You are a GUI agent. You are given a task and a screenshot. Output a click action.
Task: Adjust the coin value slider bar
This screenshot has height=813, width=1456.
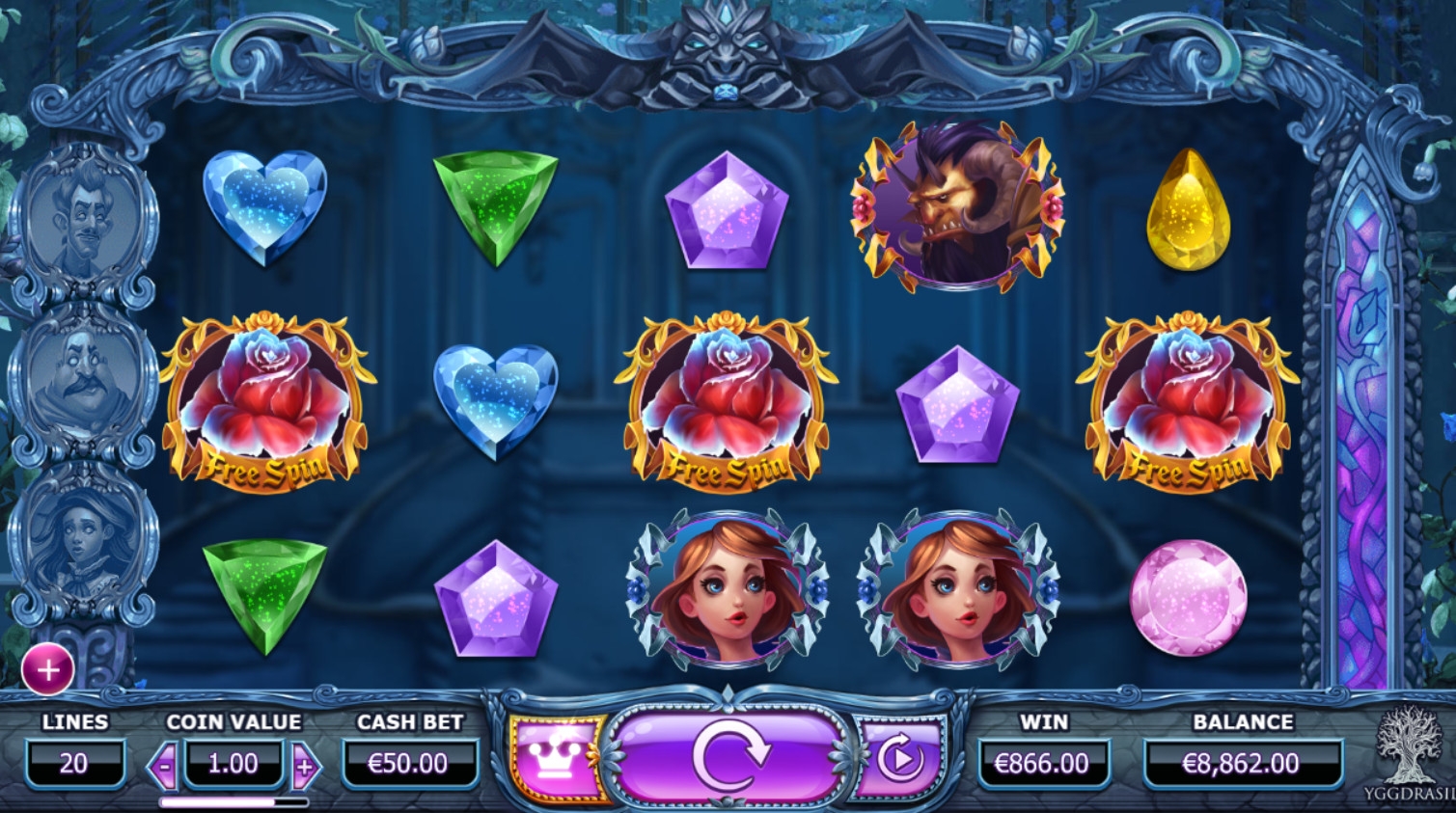coord(234,801)
